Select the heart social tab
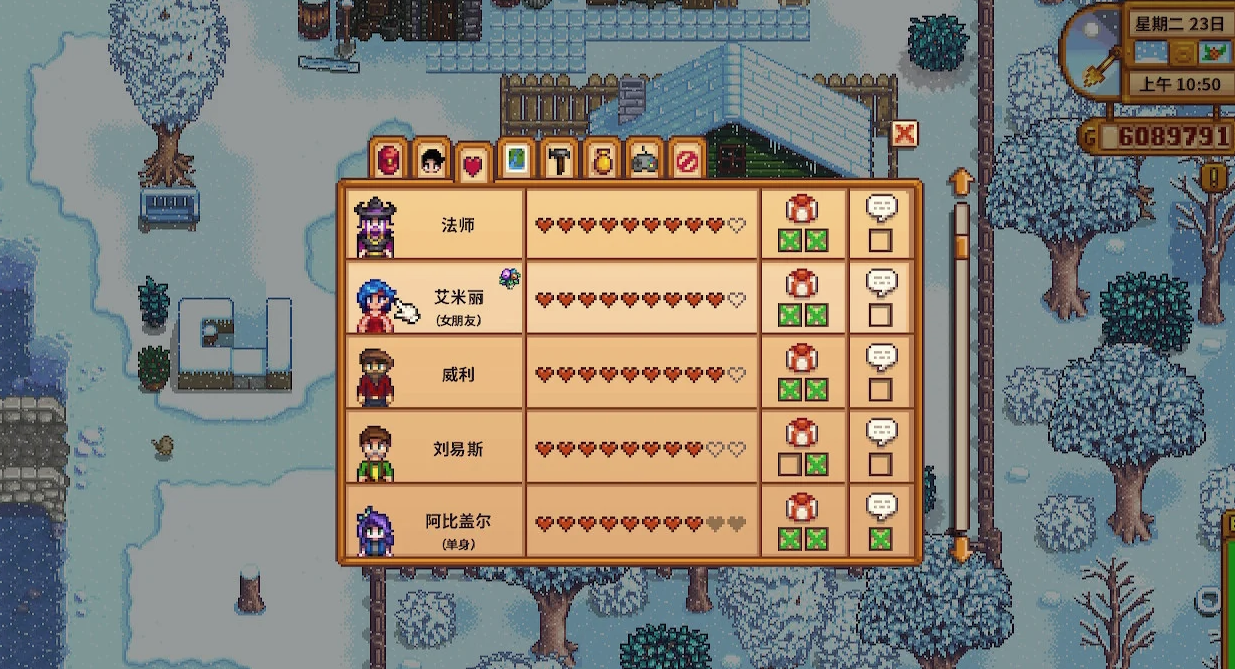This screenshot has height=669, width=1235. [473, 163]
